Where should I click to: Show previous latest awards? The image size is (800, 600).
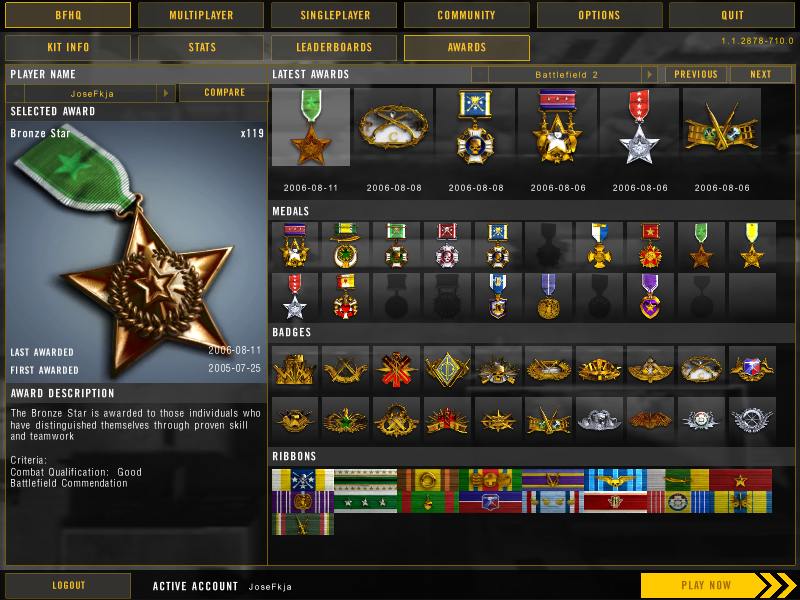[x=696, y=75]
